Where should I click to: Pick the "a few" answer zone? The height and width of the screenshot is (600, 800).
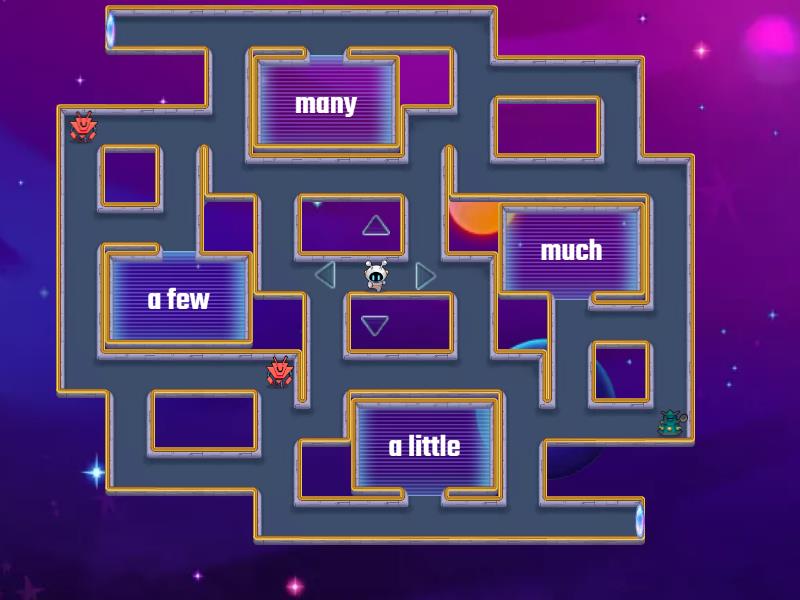click(x=179, y=299)
